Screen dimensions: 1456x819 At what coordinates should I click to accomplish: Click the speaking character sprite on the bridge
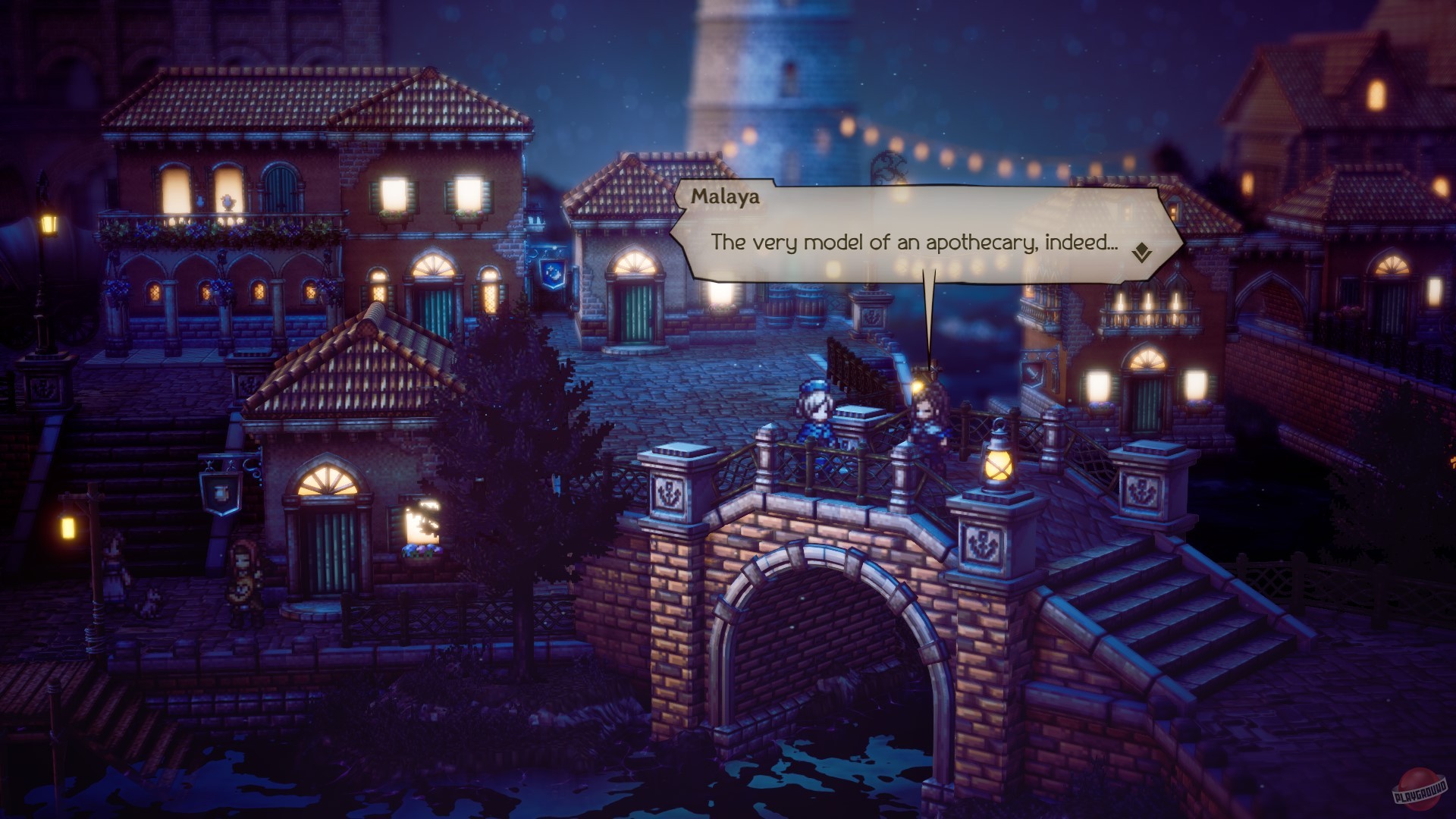point(927,413)
